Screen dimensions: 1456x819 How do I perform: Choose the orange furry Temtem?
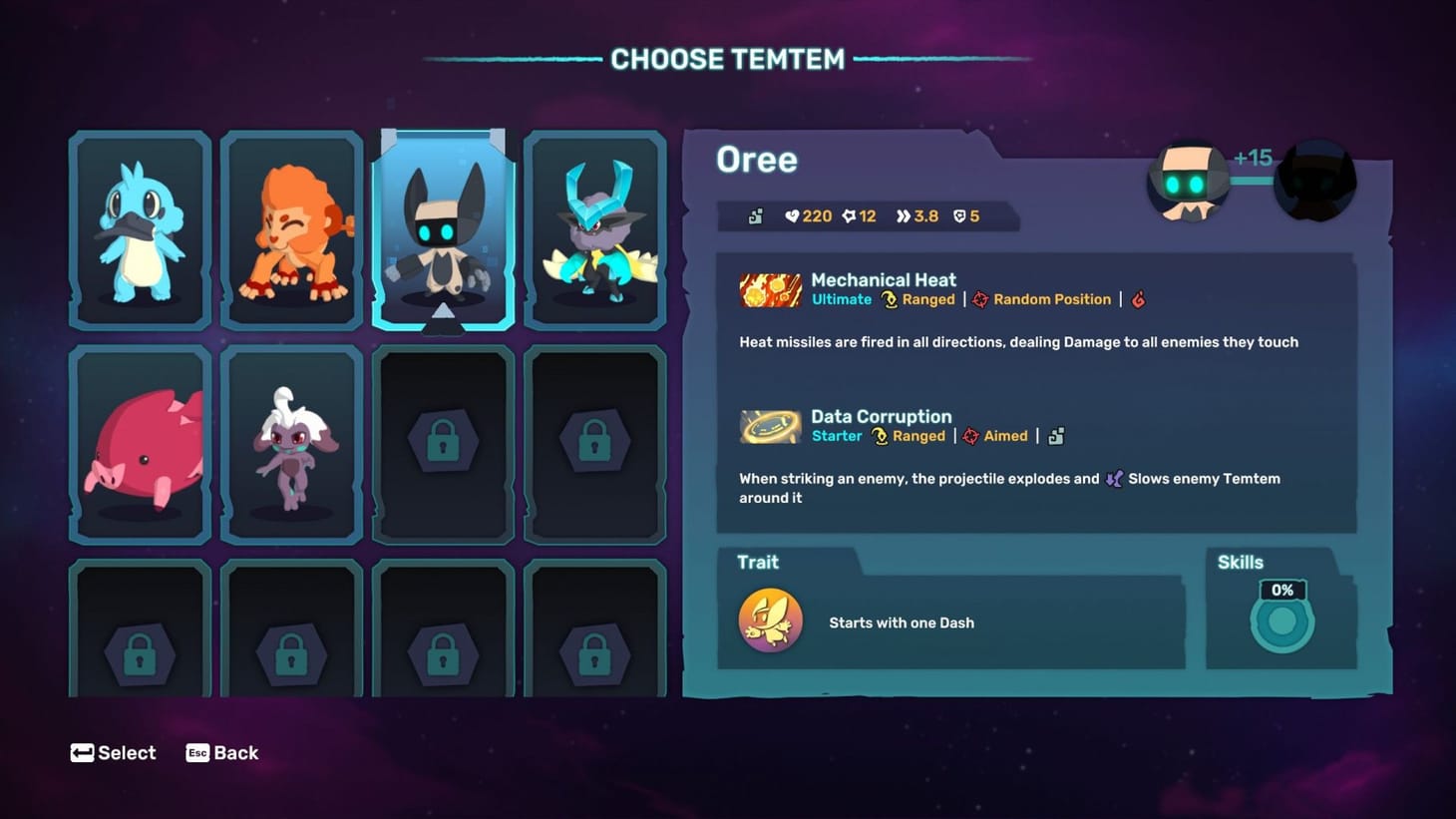[x=291, y=227]
